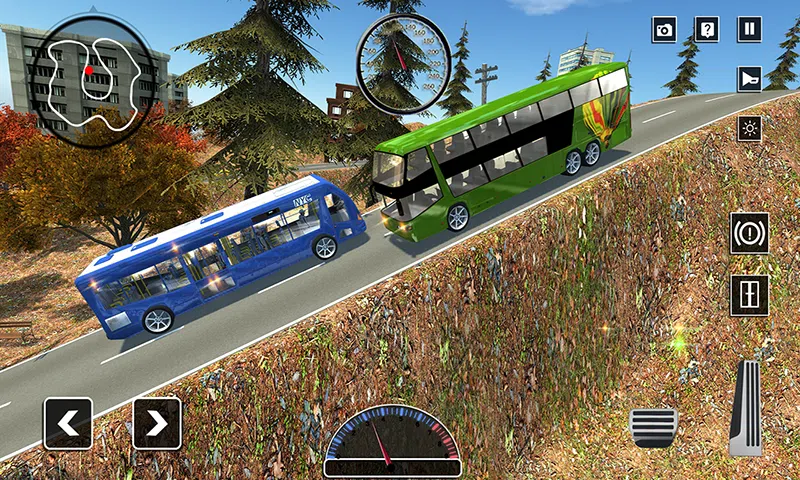Image resolution: width=800 pixels, height=480 pixels.
Task: Tap the brake pedal
Action: [x=654, y=427]
